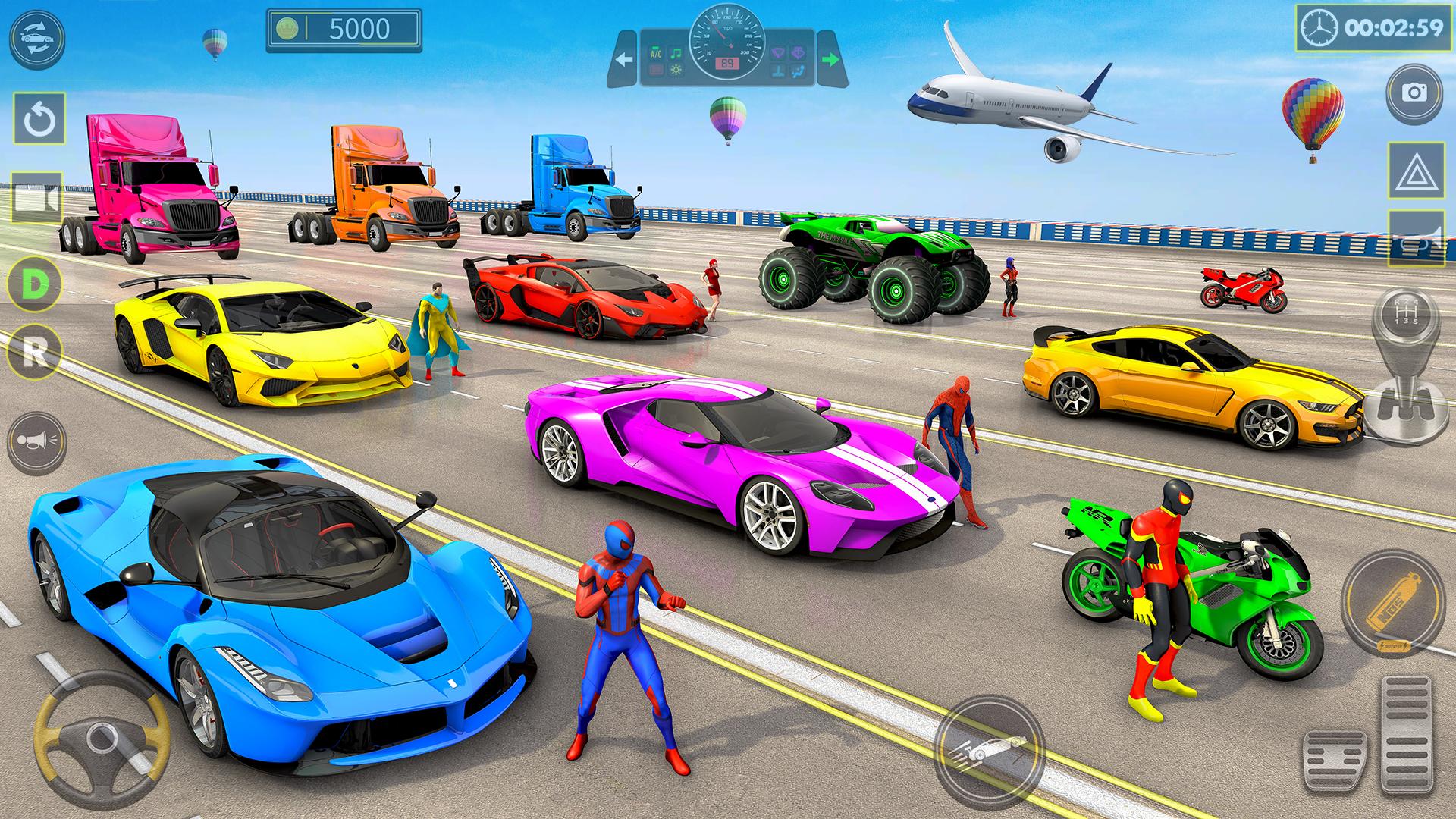This screenshot has width=1456, height=819.
Task: Shift into Drive with the D button
Action: pos(34,284)
